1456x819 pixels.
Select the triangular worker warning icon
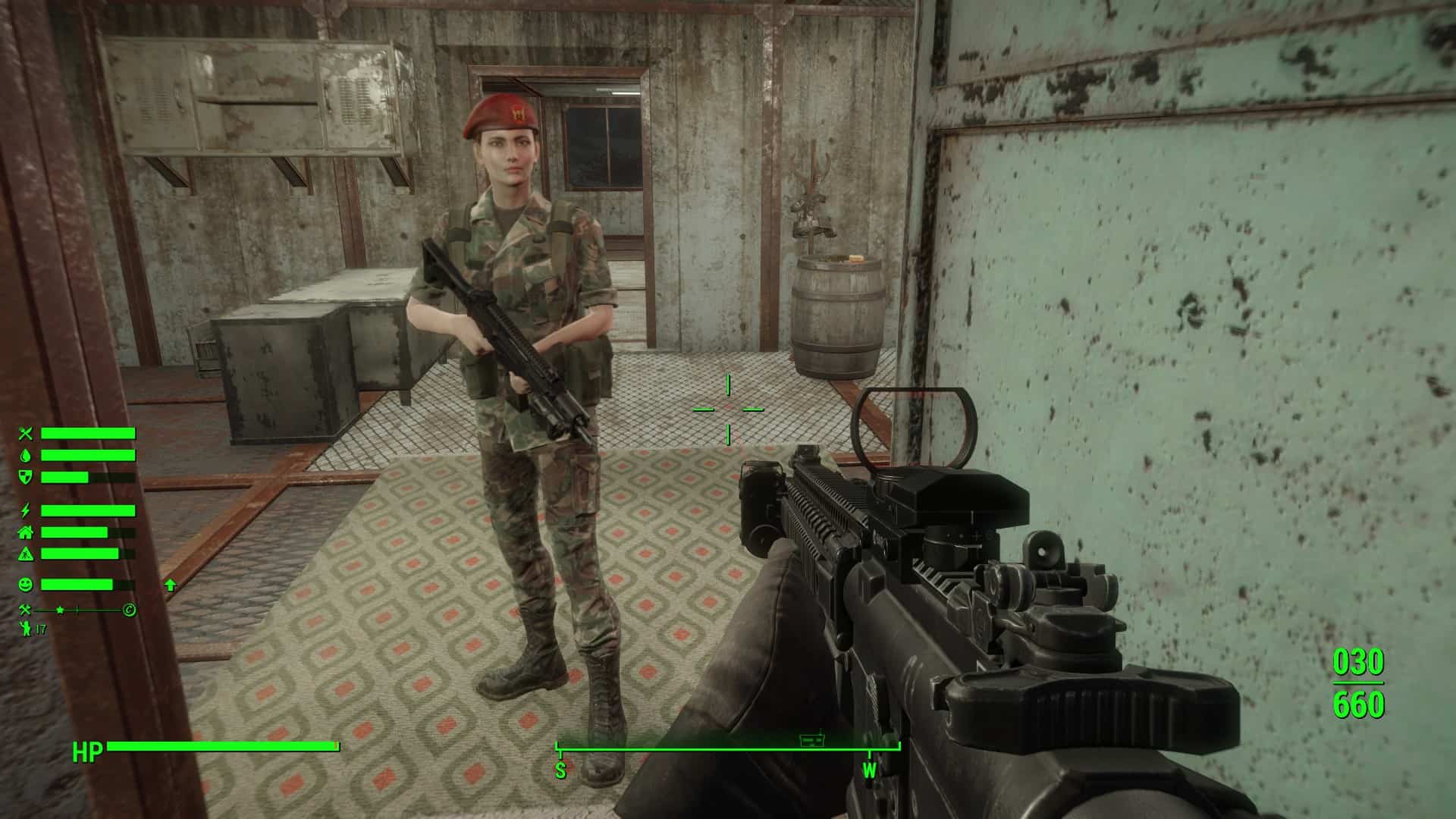pos(27,554)
